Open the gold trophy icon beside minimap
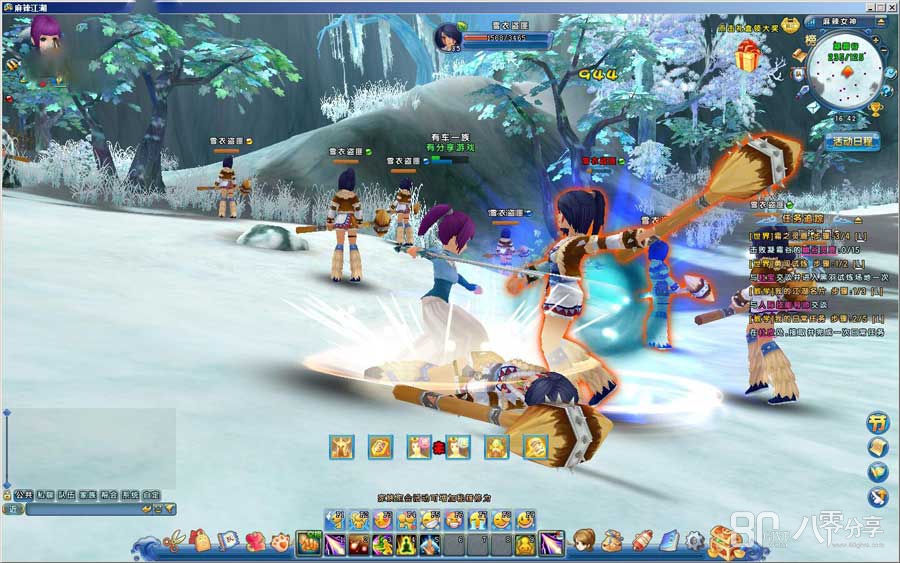This screenshot has width=900, height=563. [876, 110]
